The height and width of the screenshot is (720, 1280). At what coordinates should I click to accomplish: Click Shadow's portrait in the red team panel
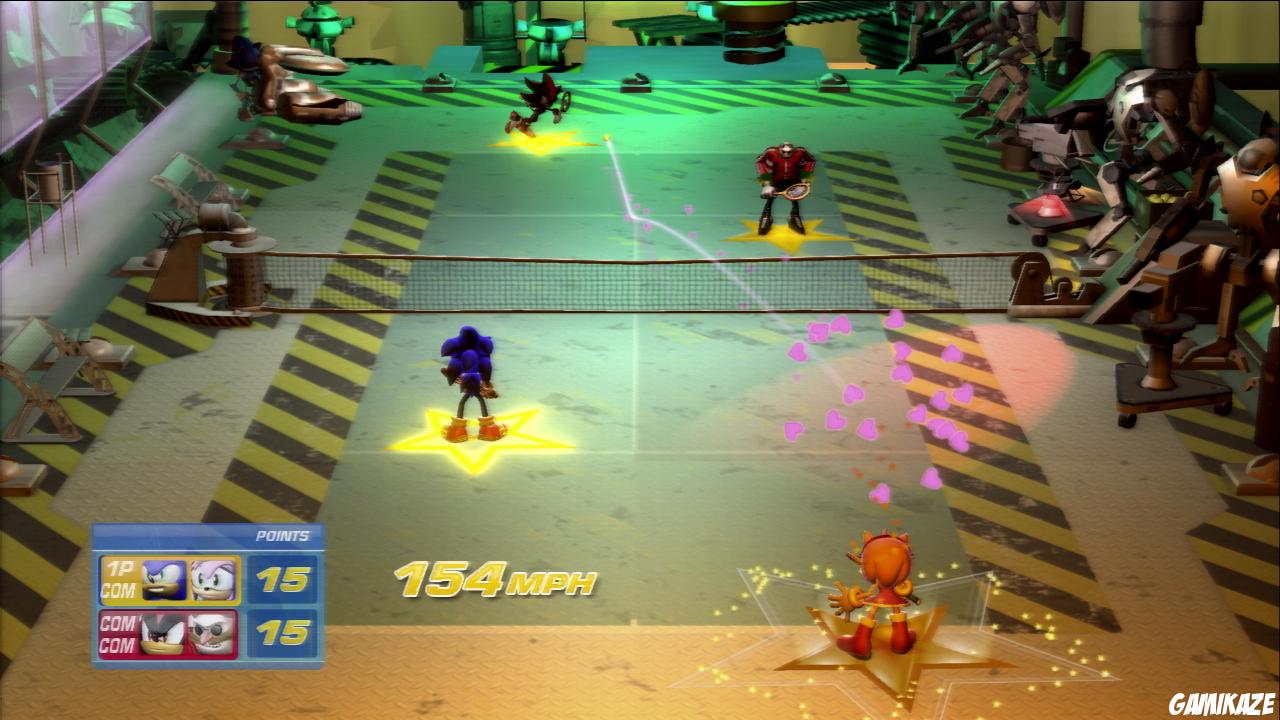pyautogui.click(x=163, y=632)
